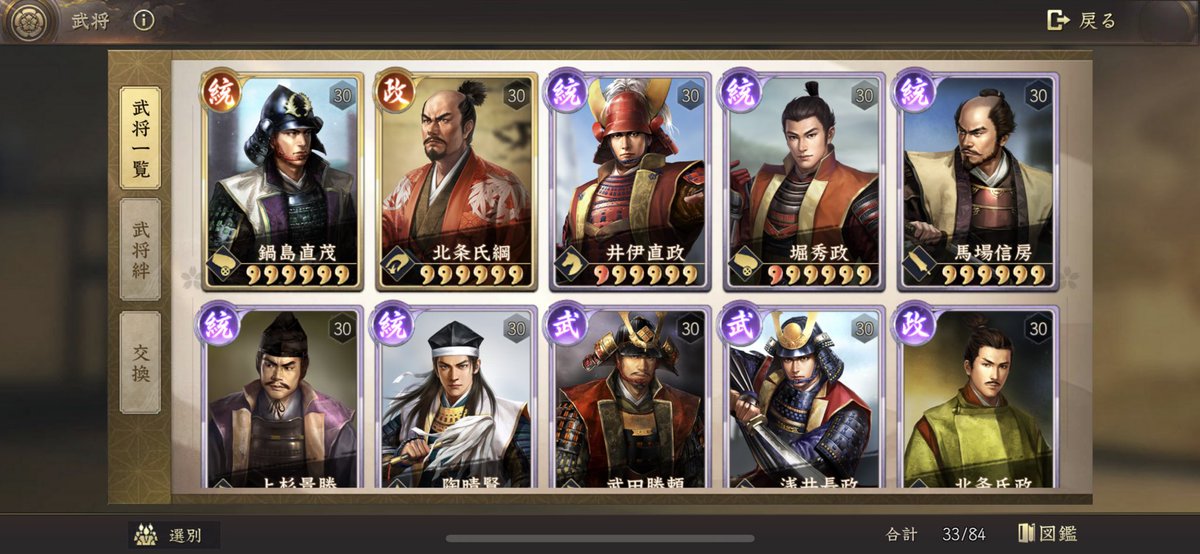Open the 馬場信房 officer card
The image size is (1200, 554).
coord(977,180)
